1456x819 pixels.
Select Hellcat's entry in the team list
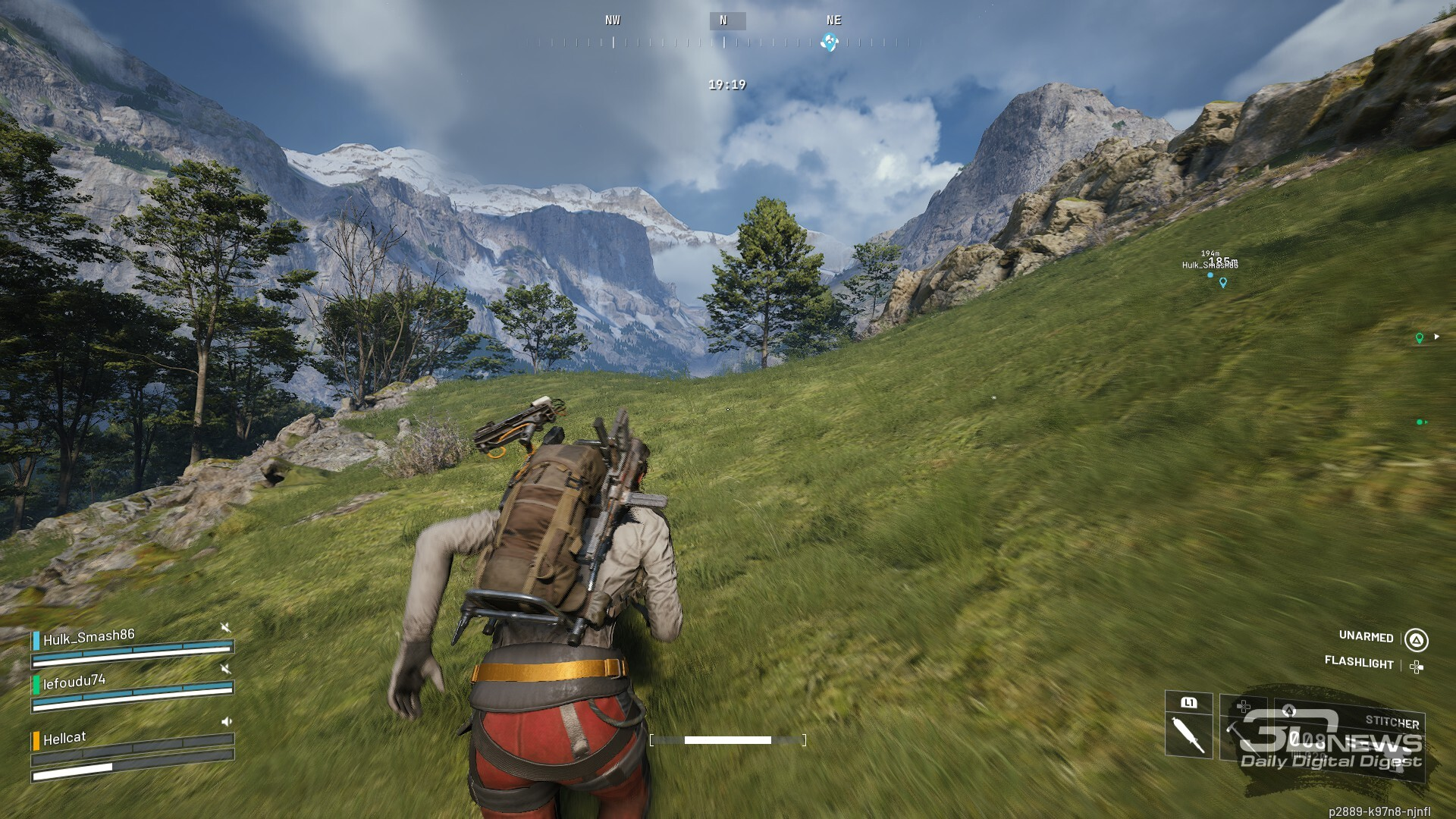pyautogui.click(x=64, y=739)
